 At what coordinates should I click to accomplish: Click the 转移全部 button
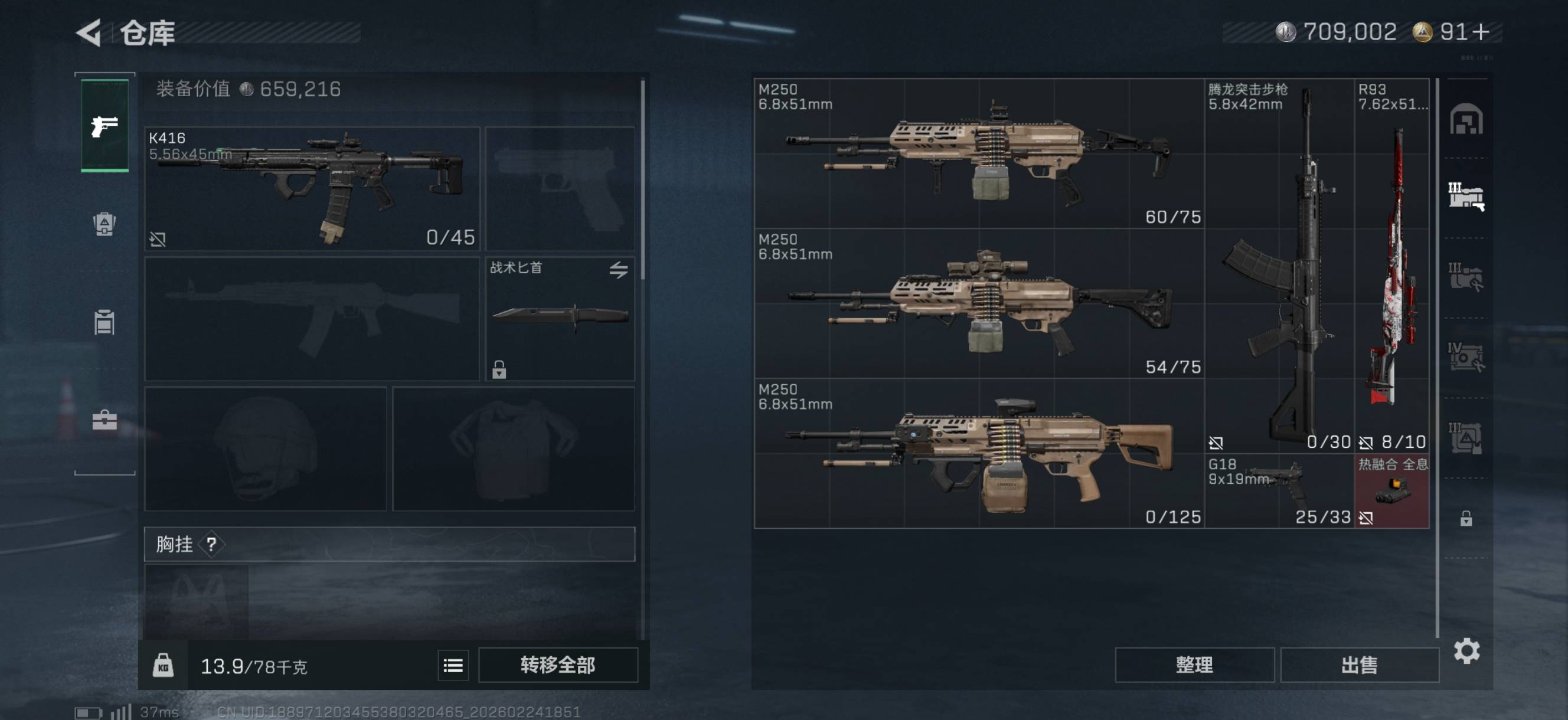[x=557, y=665]
